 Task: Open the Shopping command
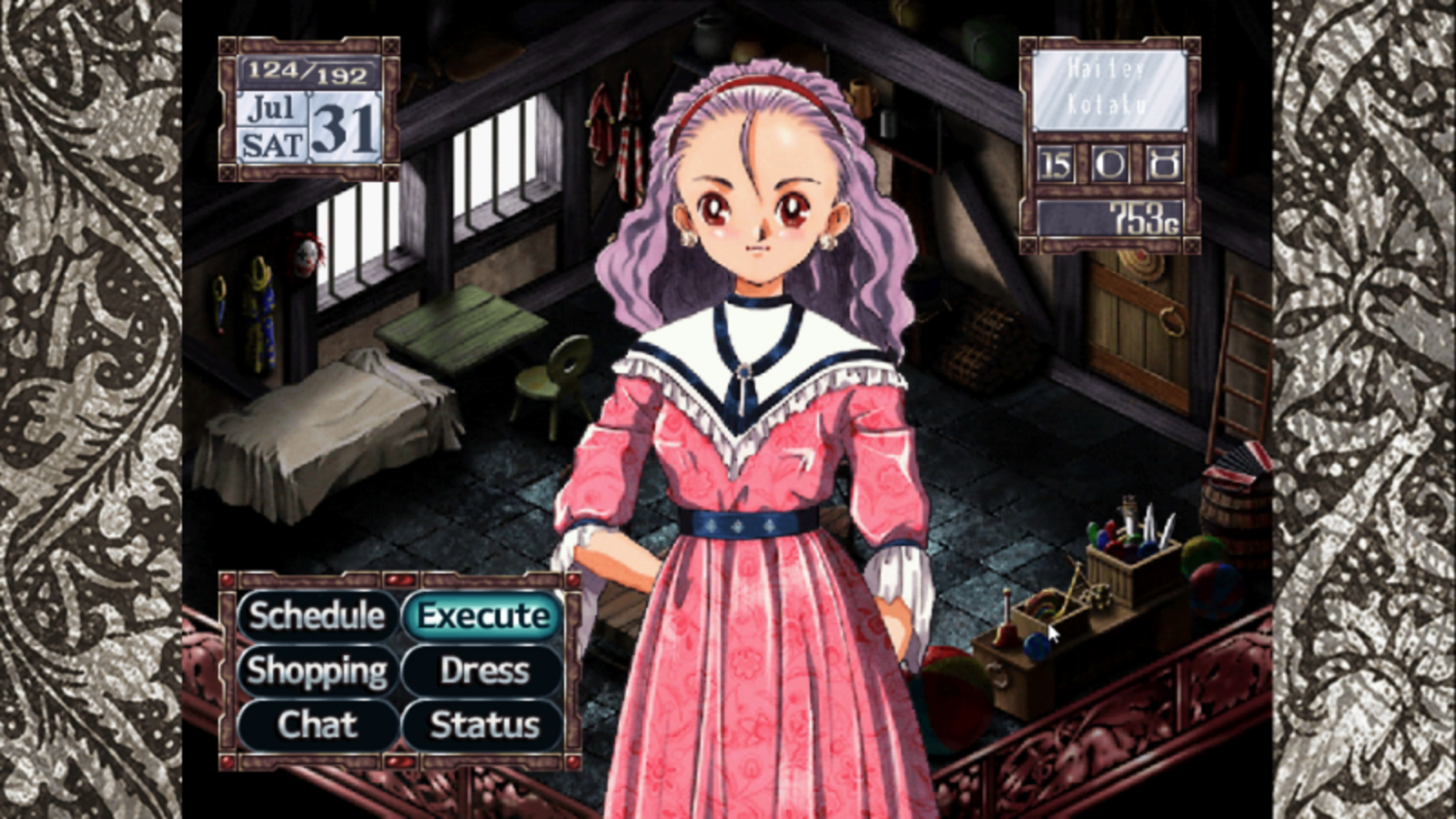tap(318, 671)
